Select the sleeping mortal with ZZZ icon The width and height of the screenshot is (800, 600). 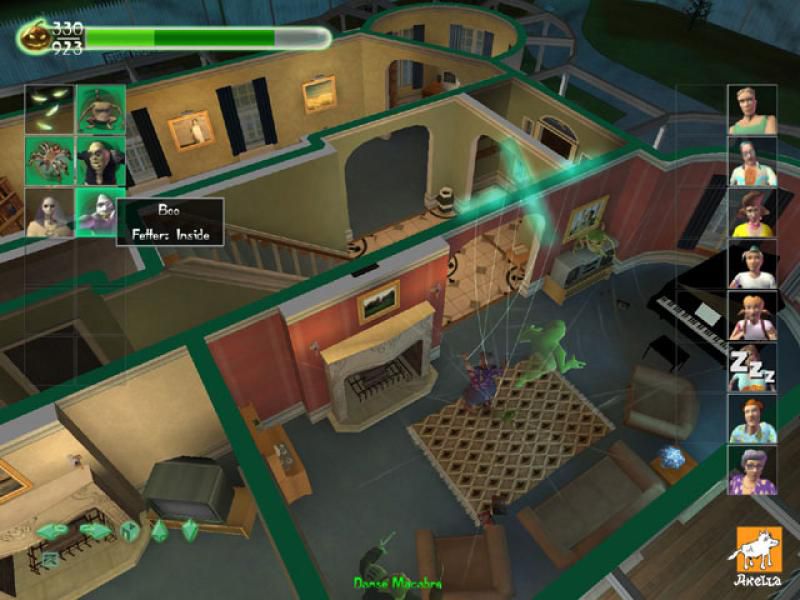click(752, 368)
